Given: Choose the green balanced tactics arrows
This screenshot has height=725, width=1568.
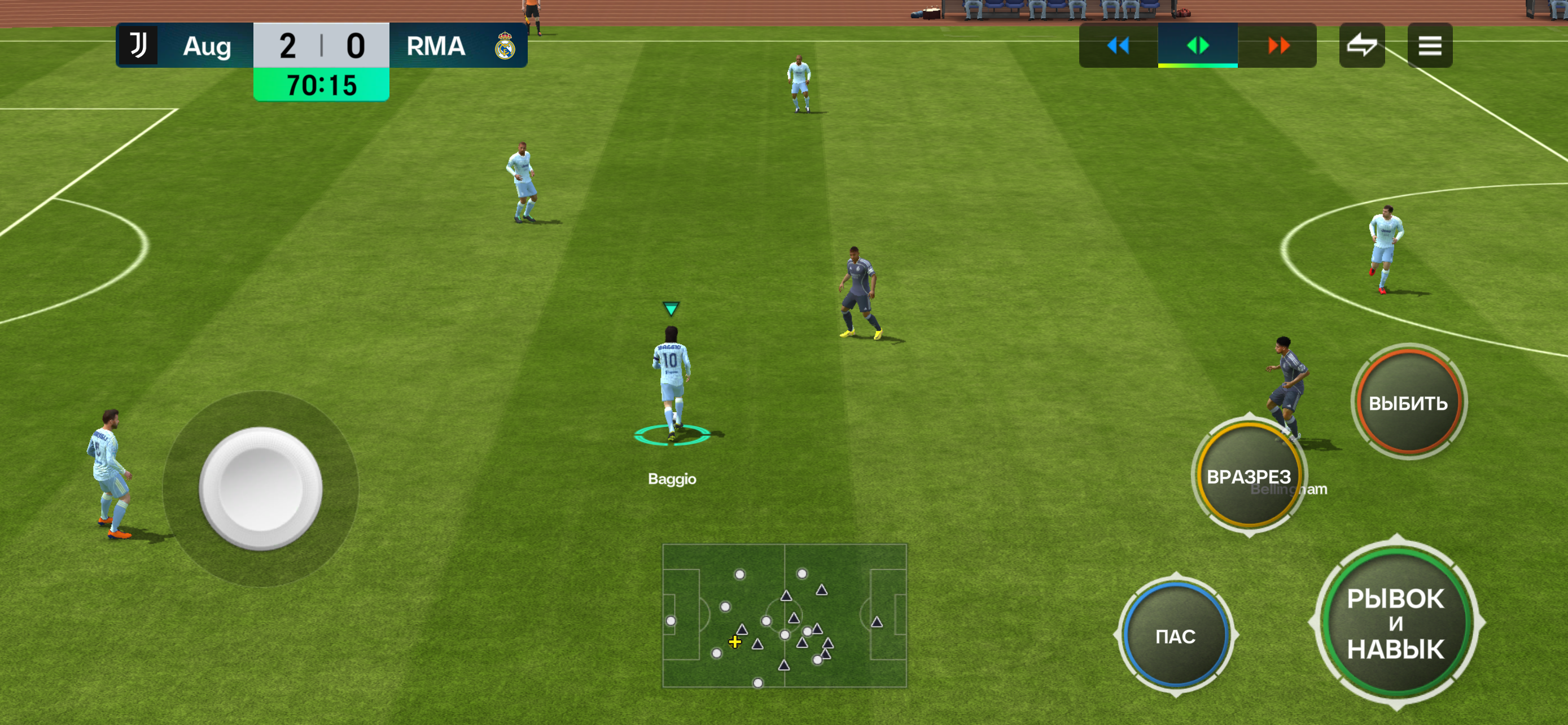Looking at the screenshot, I should click(1197, 46).
